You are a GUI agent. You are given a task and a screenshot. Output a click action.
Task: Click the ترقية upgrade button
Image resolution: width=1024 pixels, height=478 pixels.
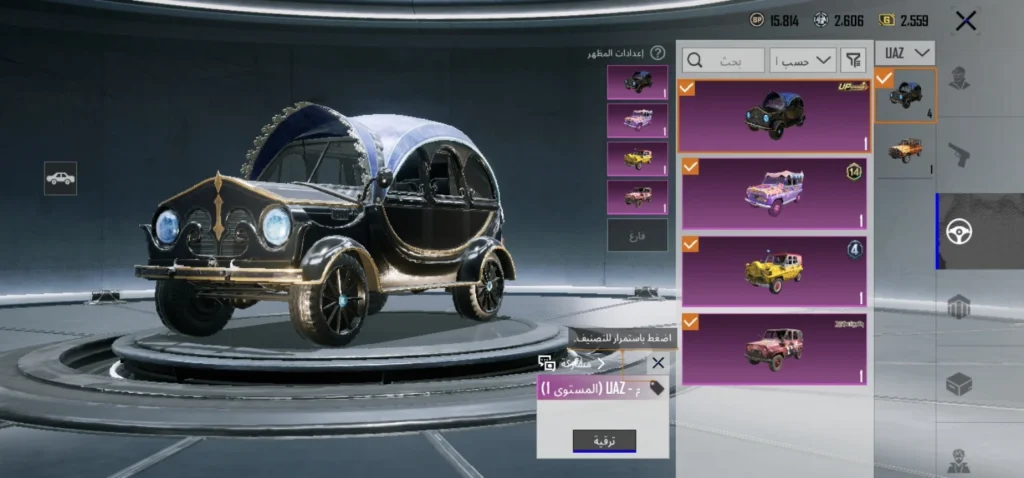[x=604, y=441]
